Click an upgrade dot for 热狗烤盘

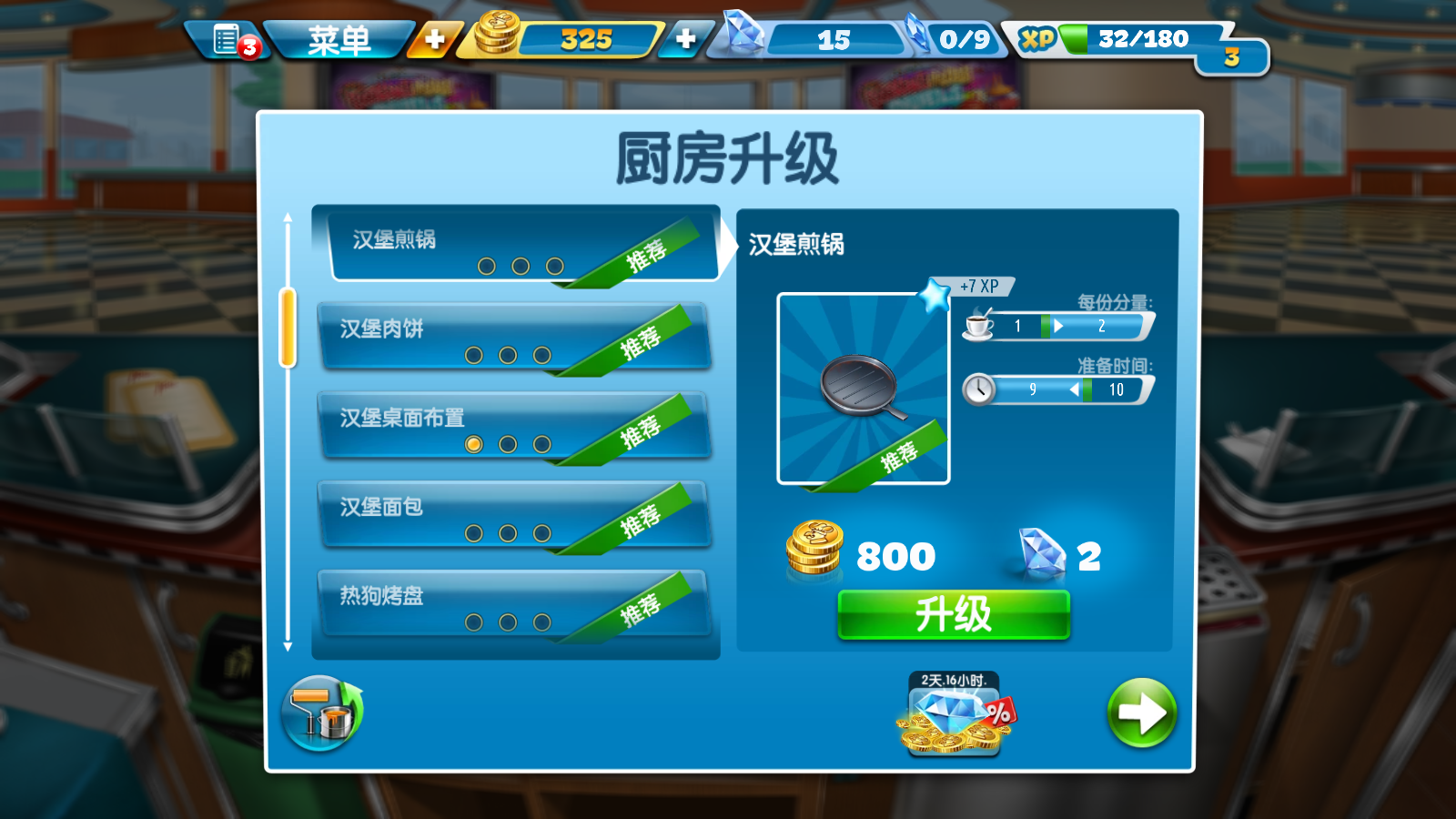(x=473, y=622)
